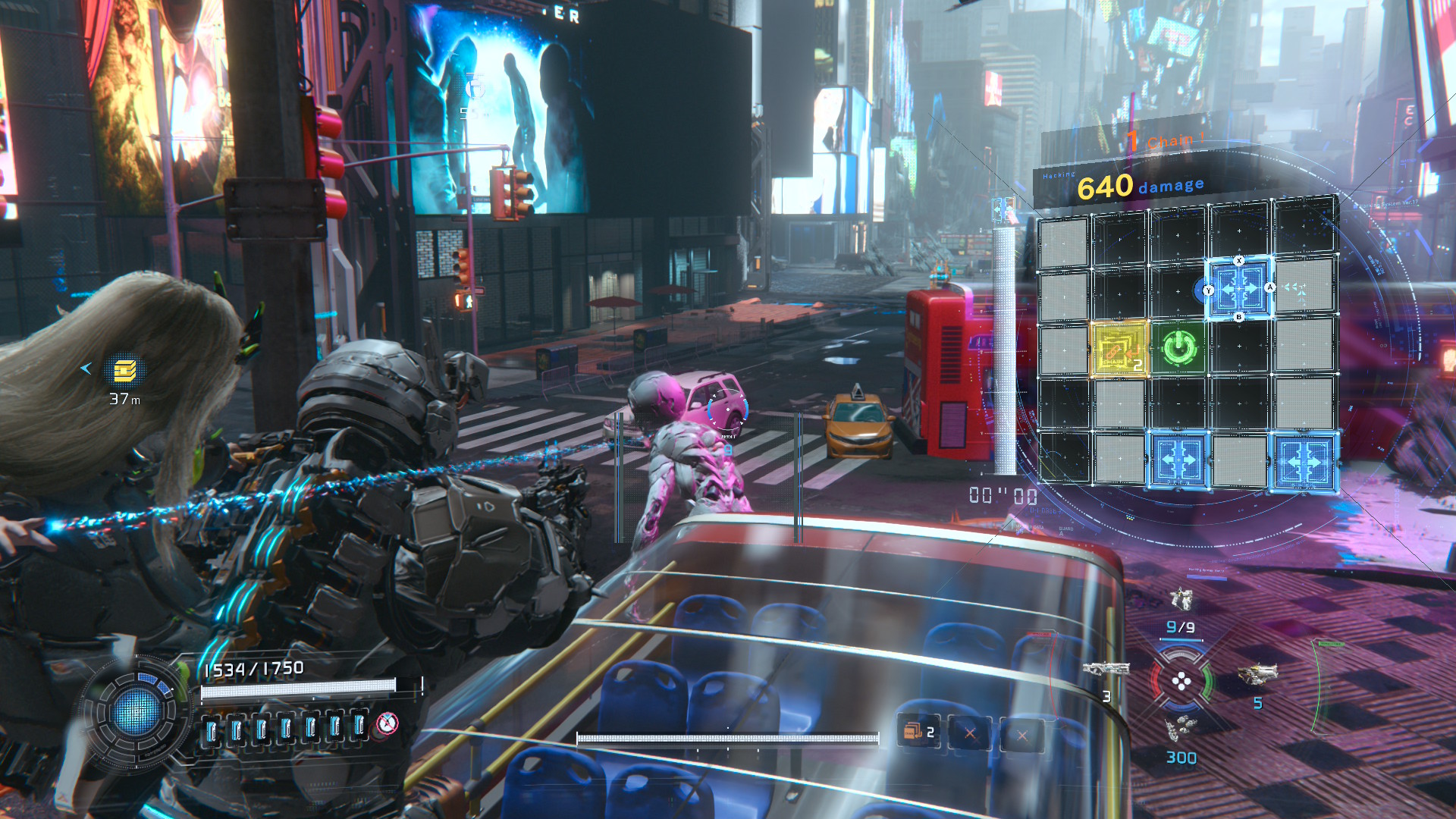The width and height of the screenshot is (1456, 819).
Task: Choose the bottom-right blue arrow tile
Action: pos(1304,460)
